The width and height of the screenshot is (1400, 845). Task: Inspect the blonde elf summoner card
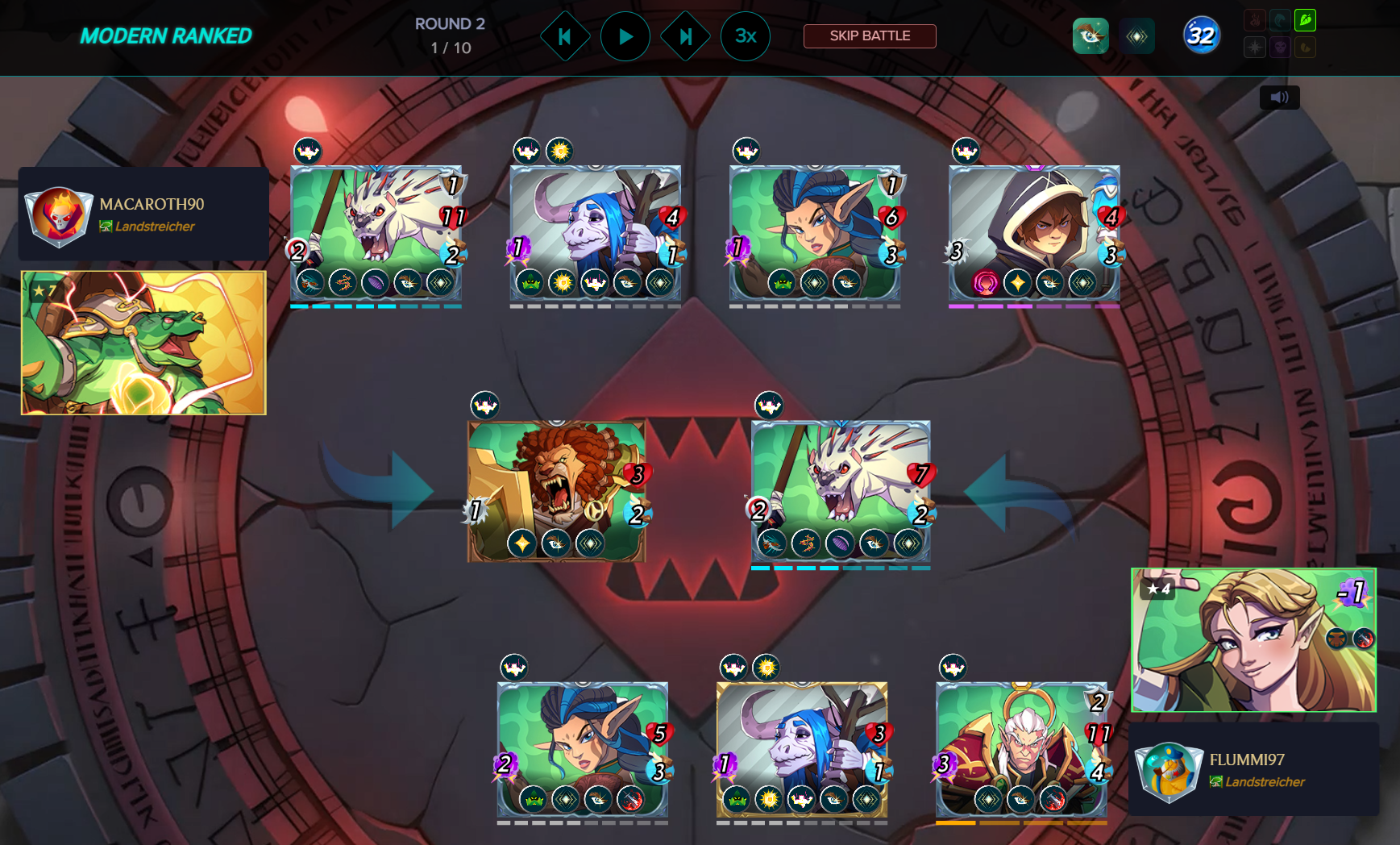1253,640
